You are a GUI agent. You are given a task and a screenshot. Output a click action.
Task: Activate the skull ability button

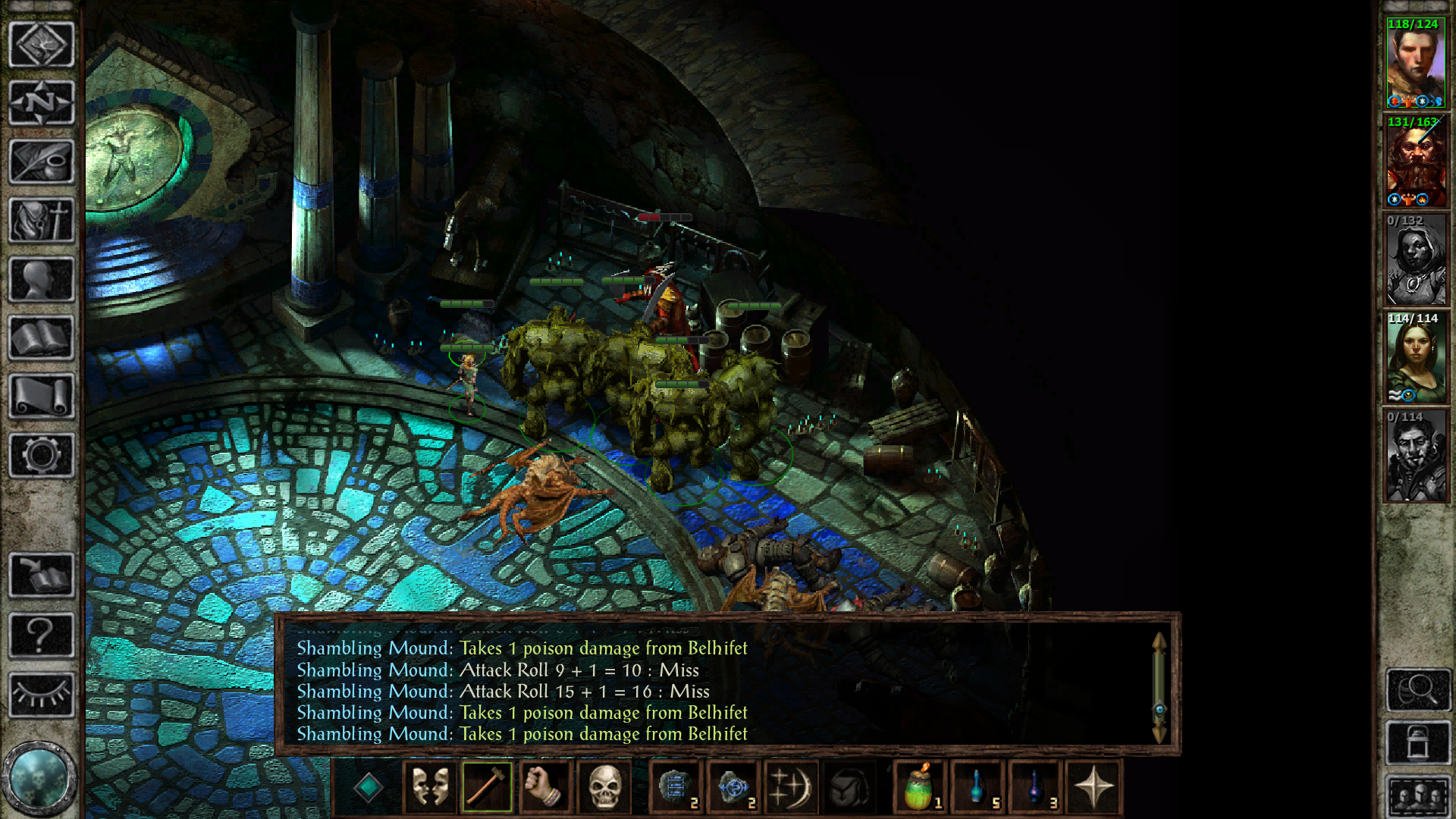point(604,787)
